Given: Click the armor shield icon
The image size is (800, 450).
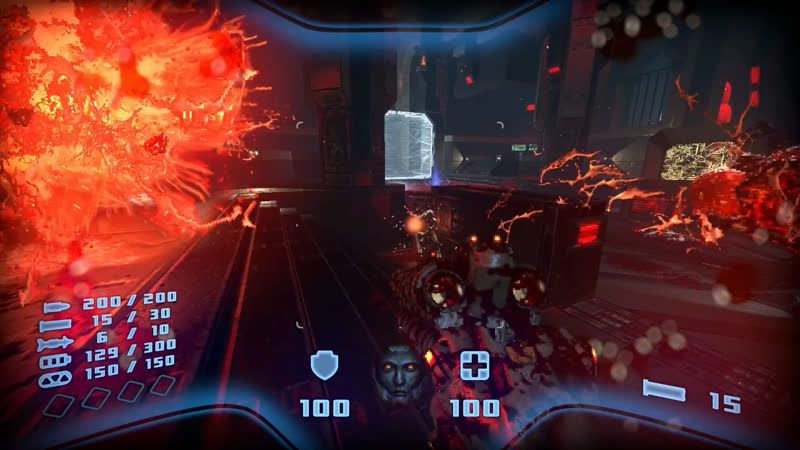Looking at the screenshot, I should [324, 366].
